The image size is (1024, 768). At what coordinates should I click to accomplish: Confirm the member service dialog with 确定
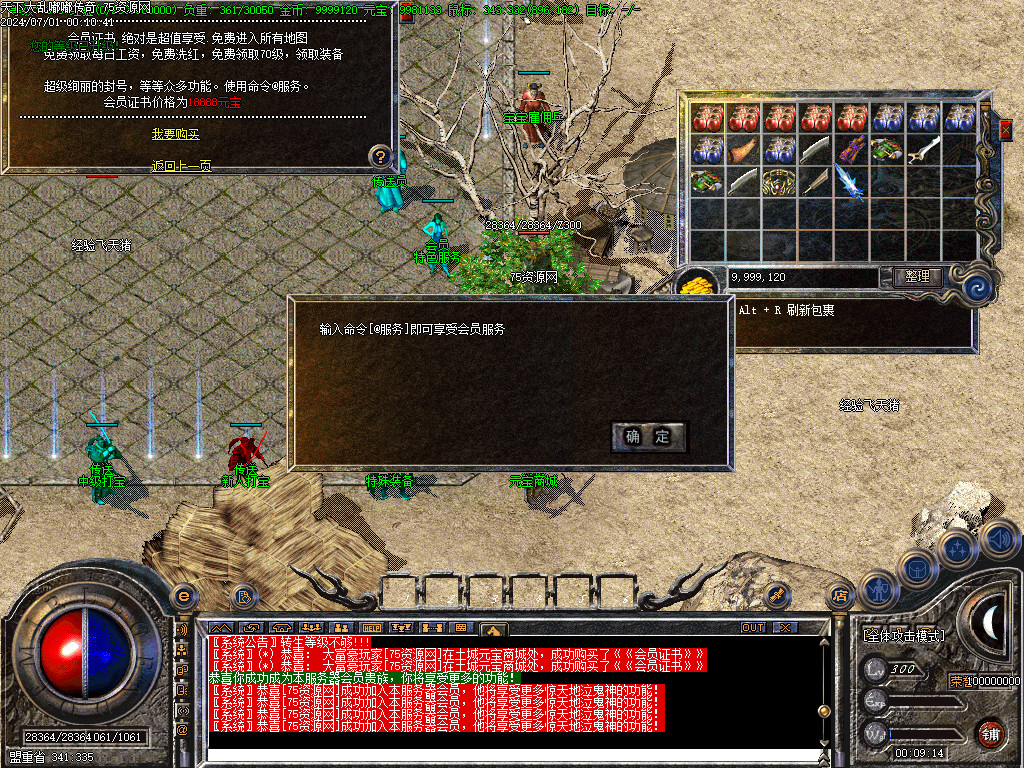click(648, 436)
